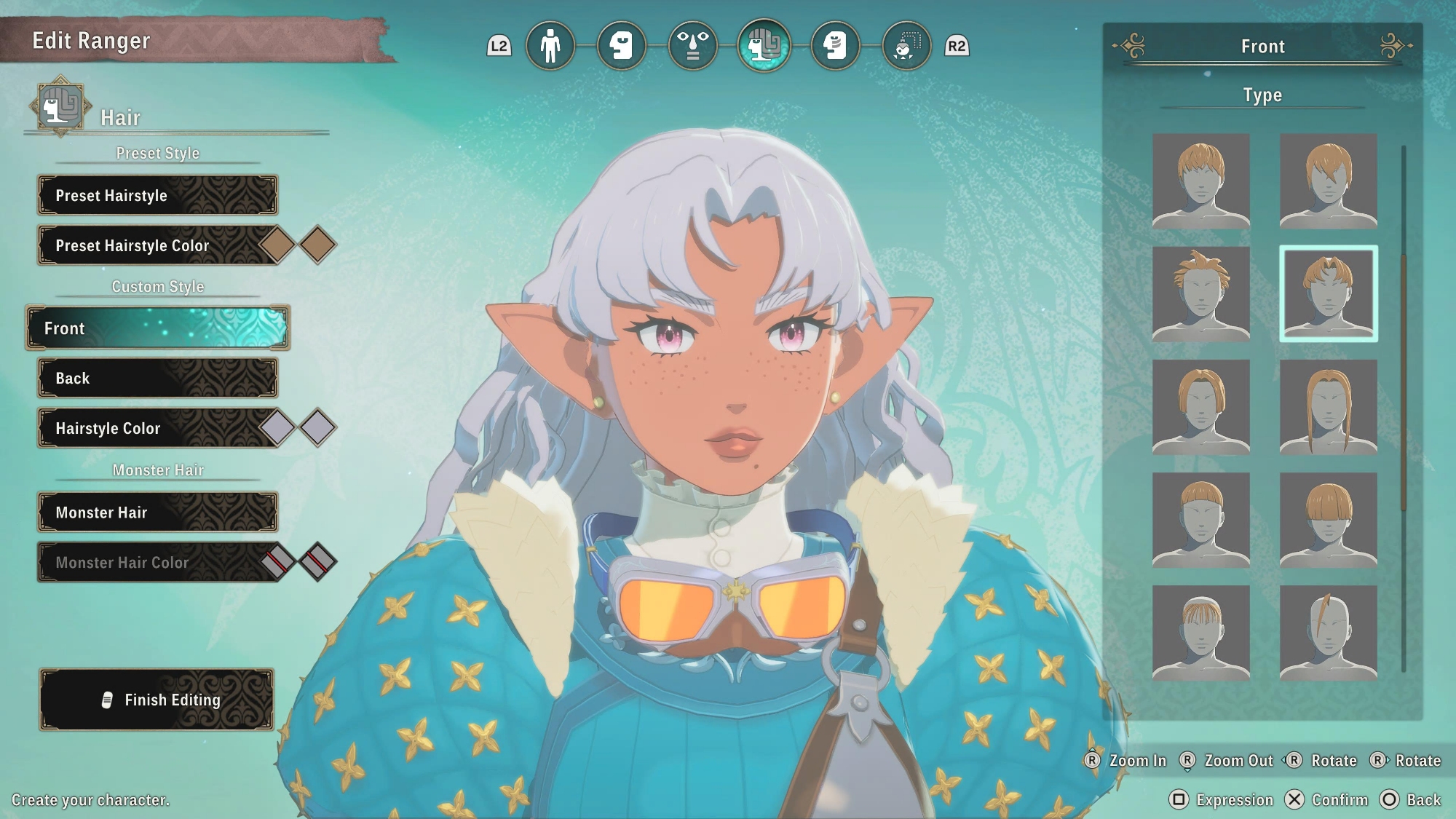
Task: Select the highlighted hair category tab
Action: pyautogui.click(x=764, y=46)
